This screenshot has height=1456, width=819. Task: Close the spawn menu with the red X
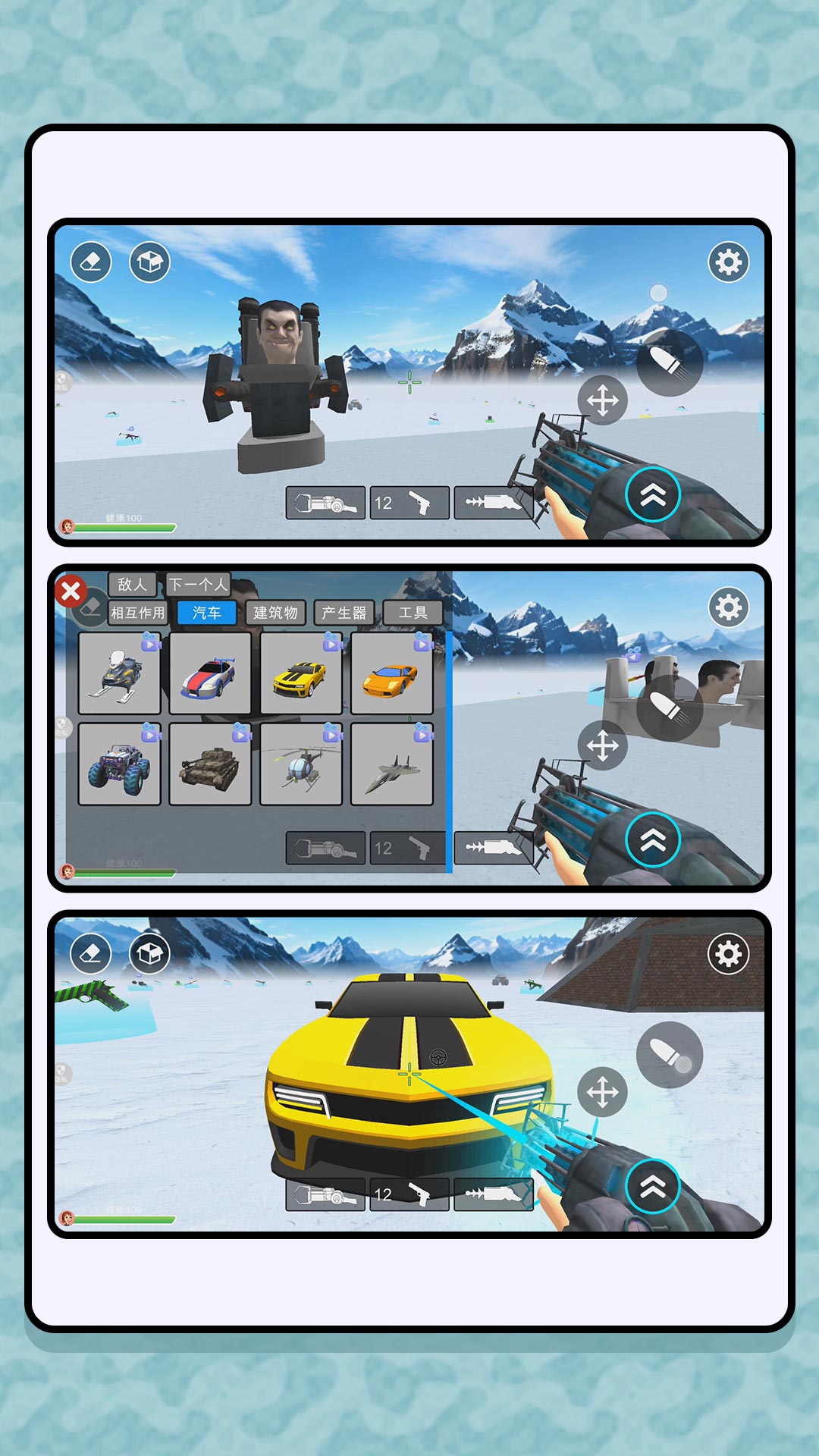coord(71,591)
